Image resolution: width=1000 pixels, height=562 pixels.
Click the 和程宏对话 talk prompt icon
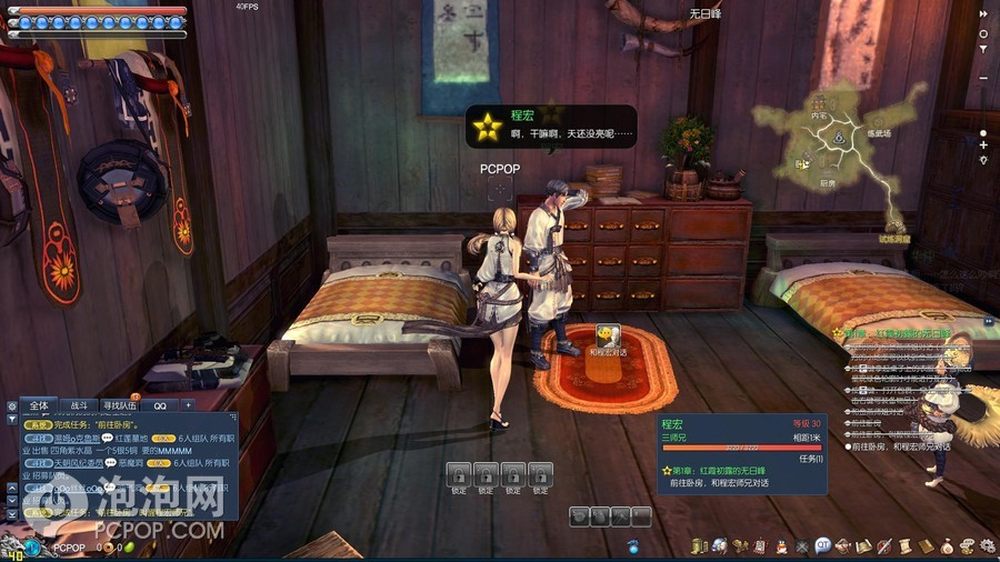tap(606, 335)
